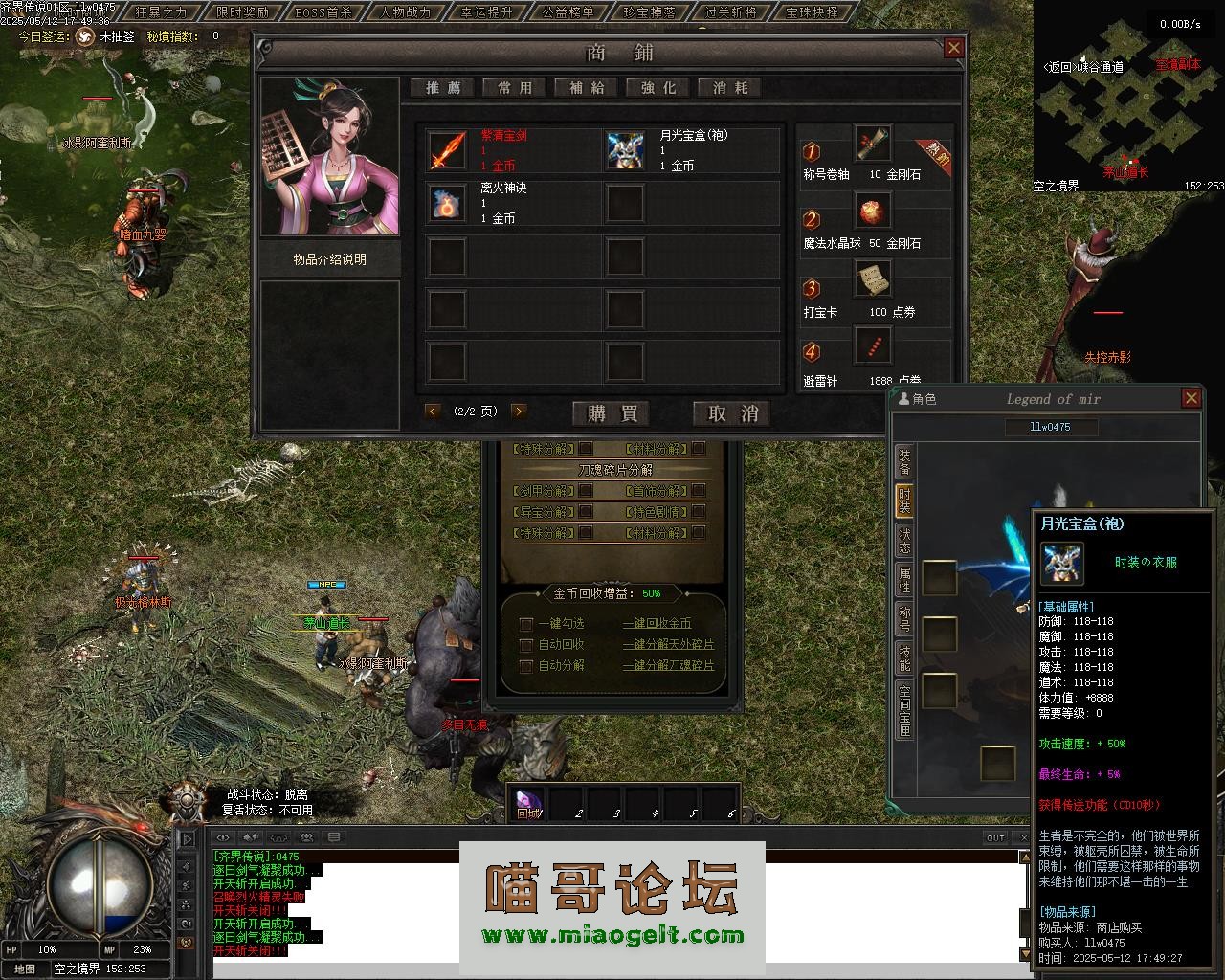Viewport: 1225px width, 980px height.
Task: Close the 角色 character panel
Action: pos(1192,398)
